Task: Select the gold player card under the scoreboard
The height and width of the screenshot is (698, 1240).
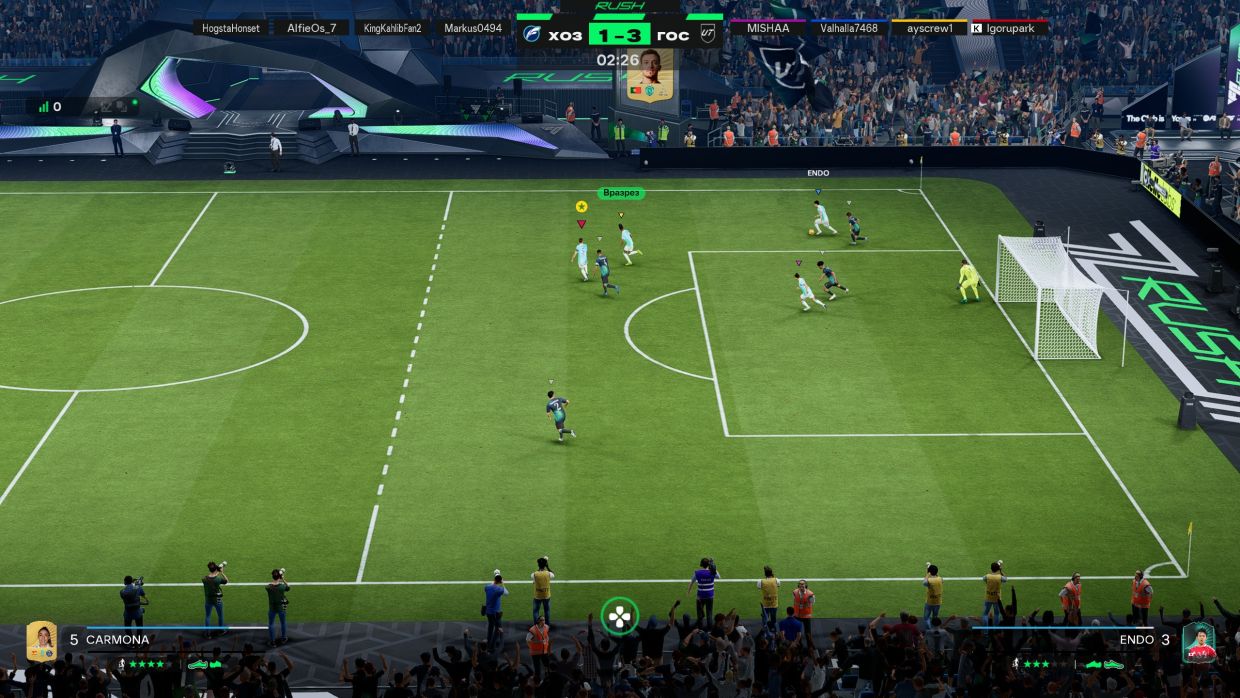Action: 650,75
